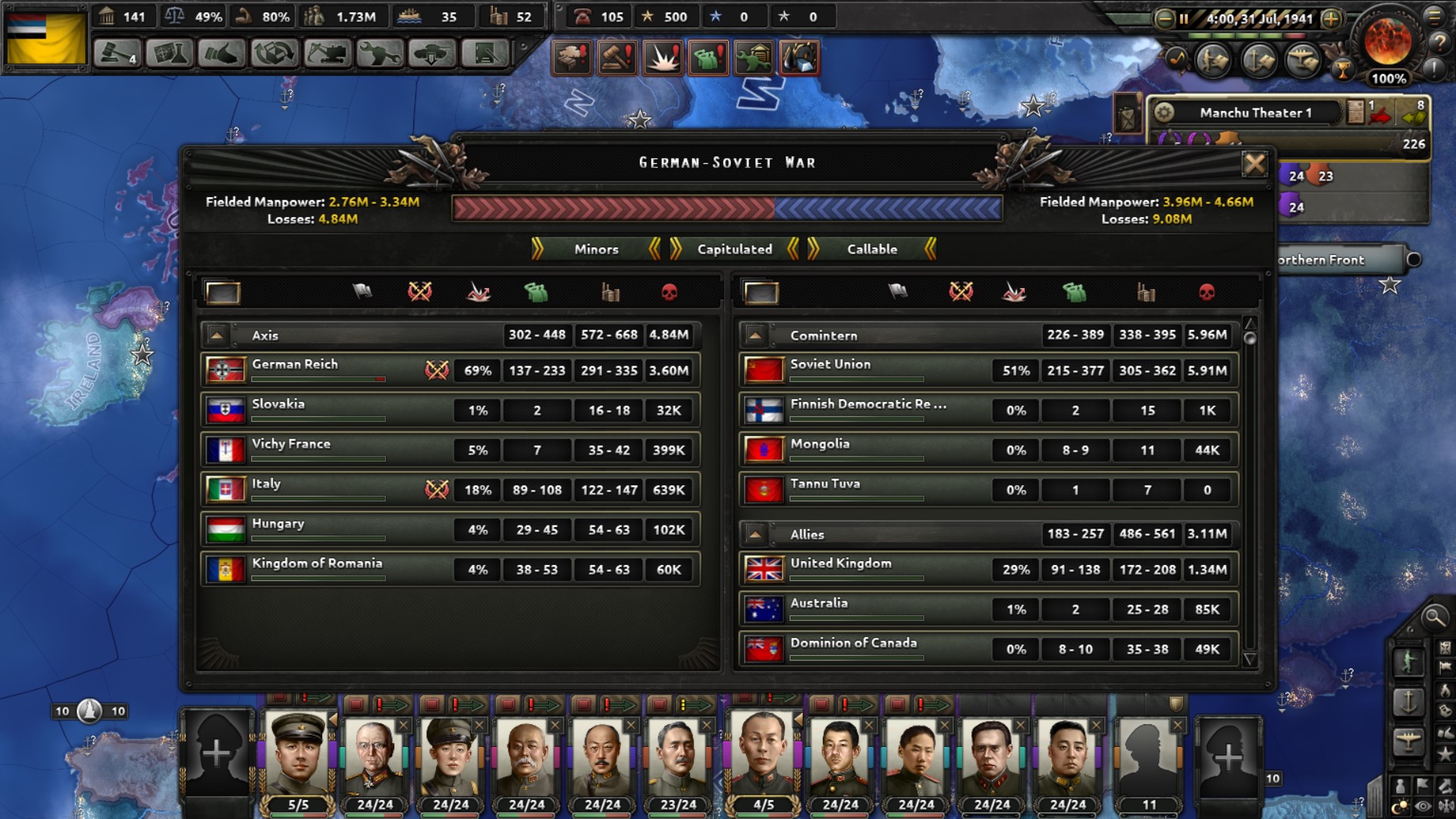Click the explosion war alert icon
The image size is (1456, 819).
pos(664,58)
